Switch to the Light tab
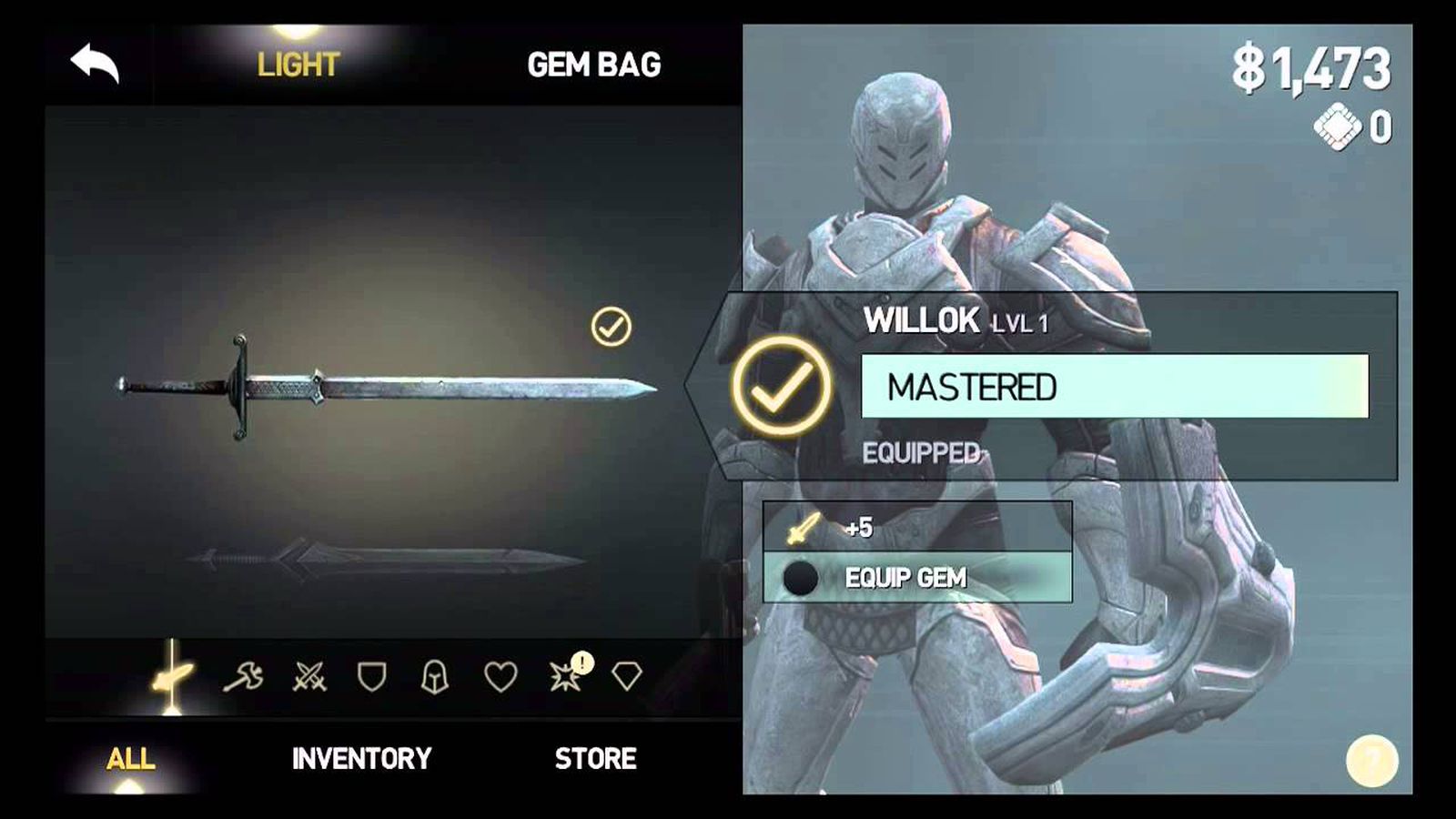 (298, 65)
